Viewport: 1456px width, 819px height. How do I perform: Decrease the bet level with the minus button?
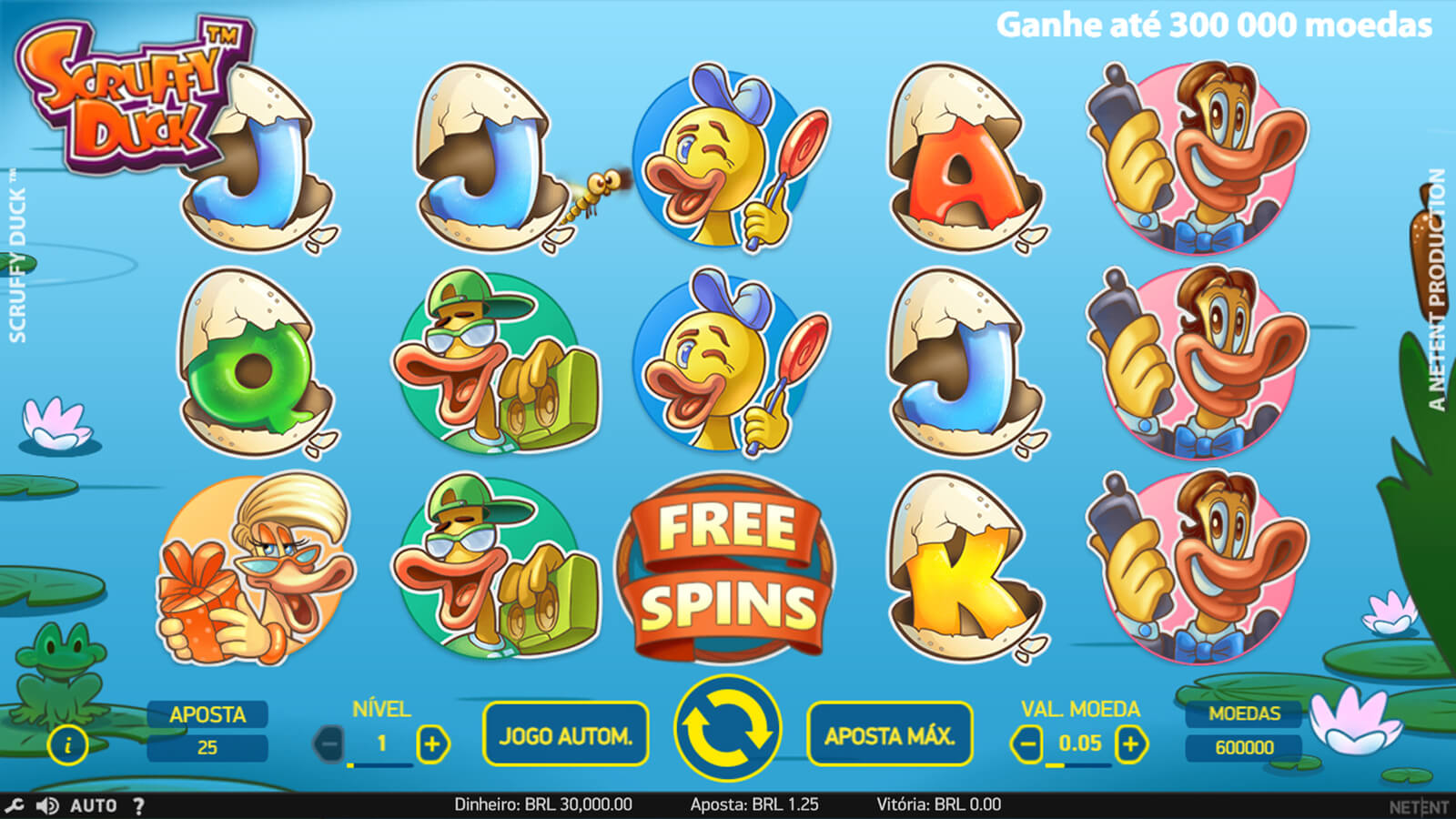pos(329,744)
